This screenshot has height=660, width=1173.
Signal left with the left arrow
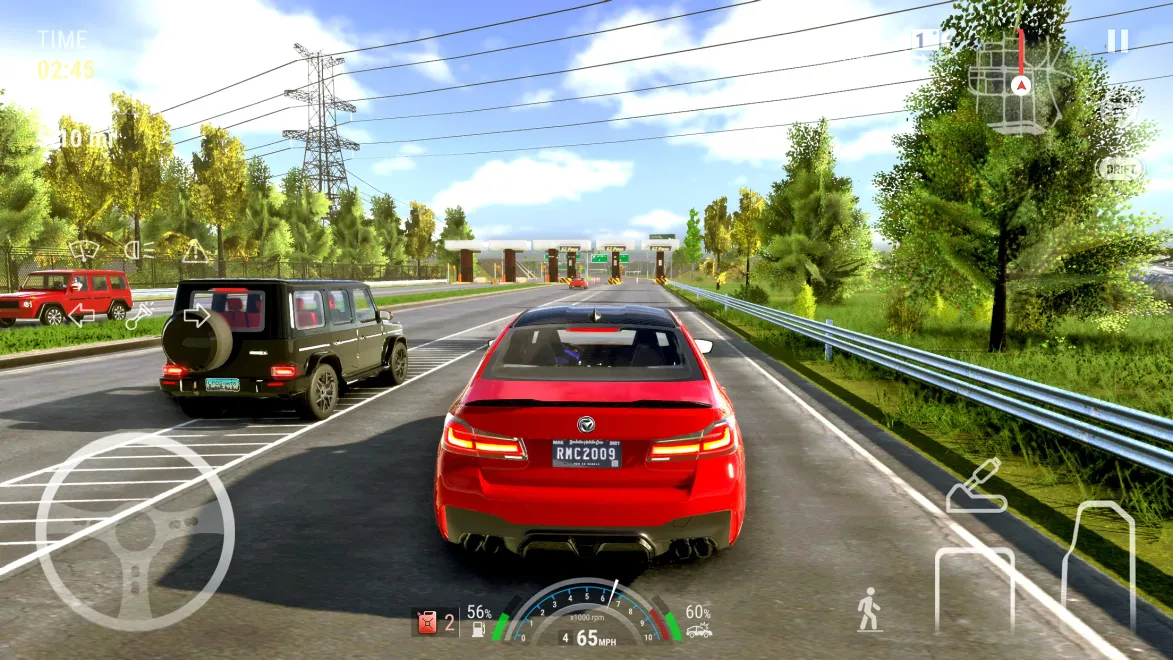click(x=81, y=316)
